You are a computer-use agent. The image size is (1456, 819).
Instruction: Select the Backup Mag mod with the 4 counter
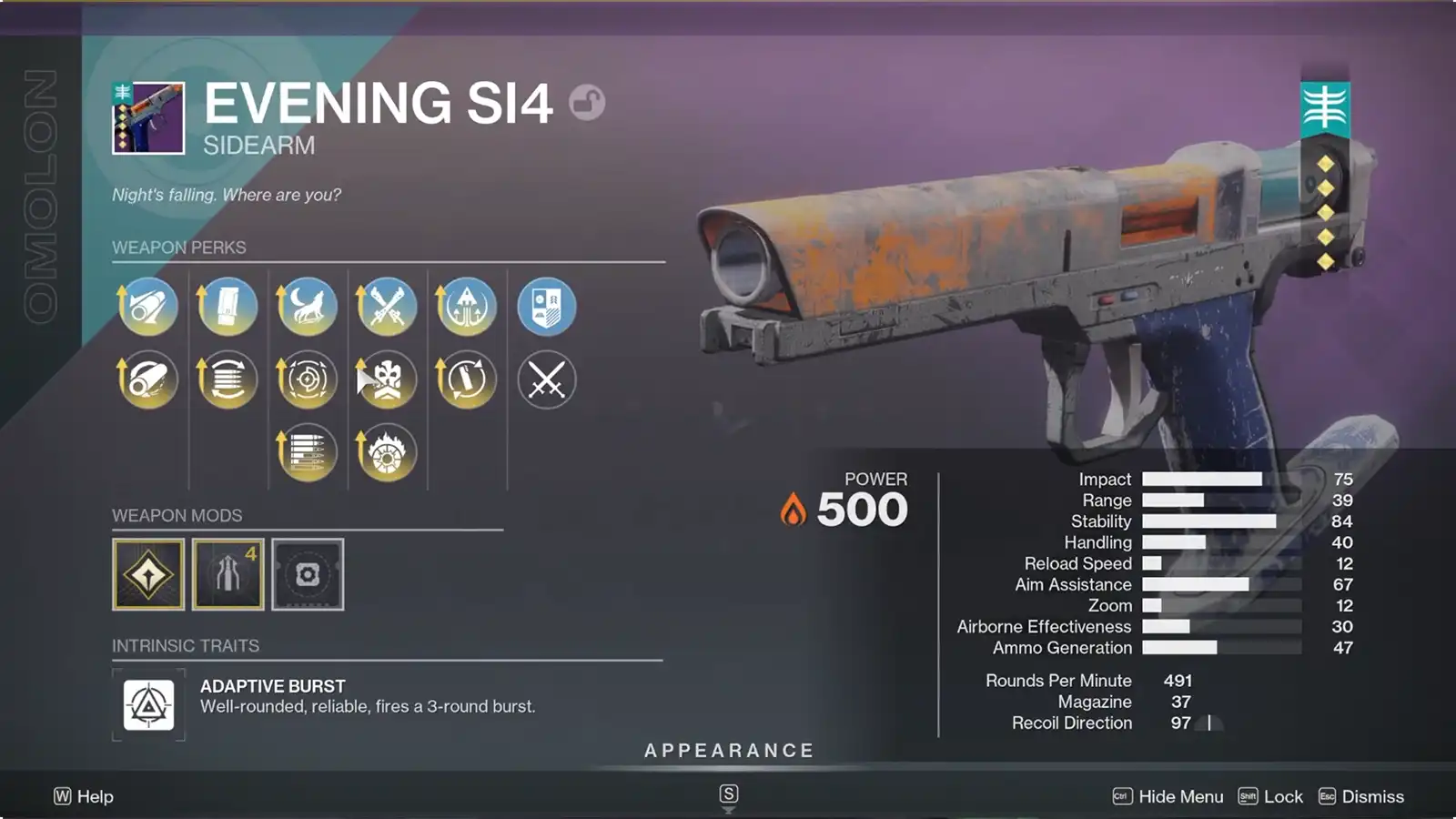tap(227, 574)
